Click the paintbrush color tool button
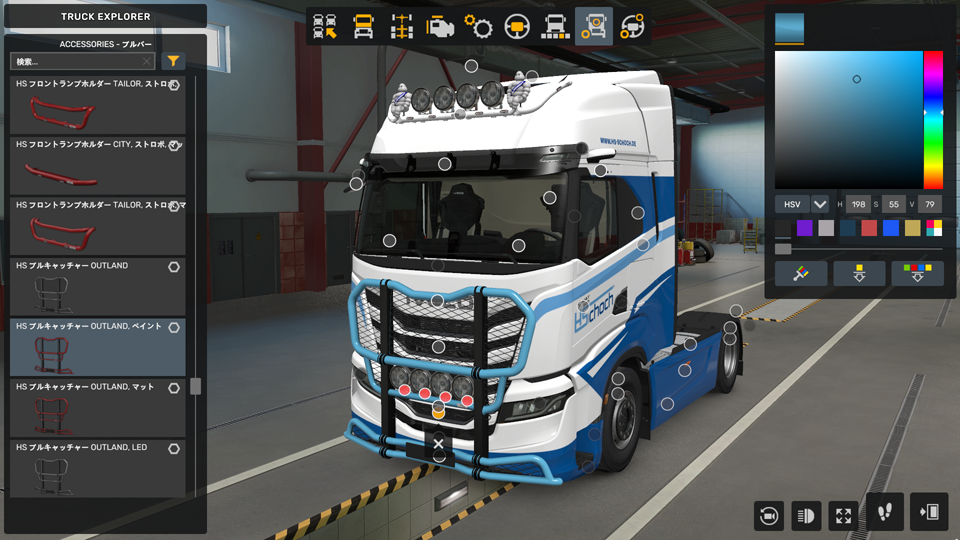 coord(800,274)
